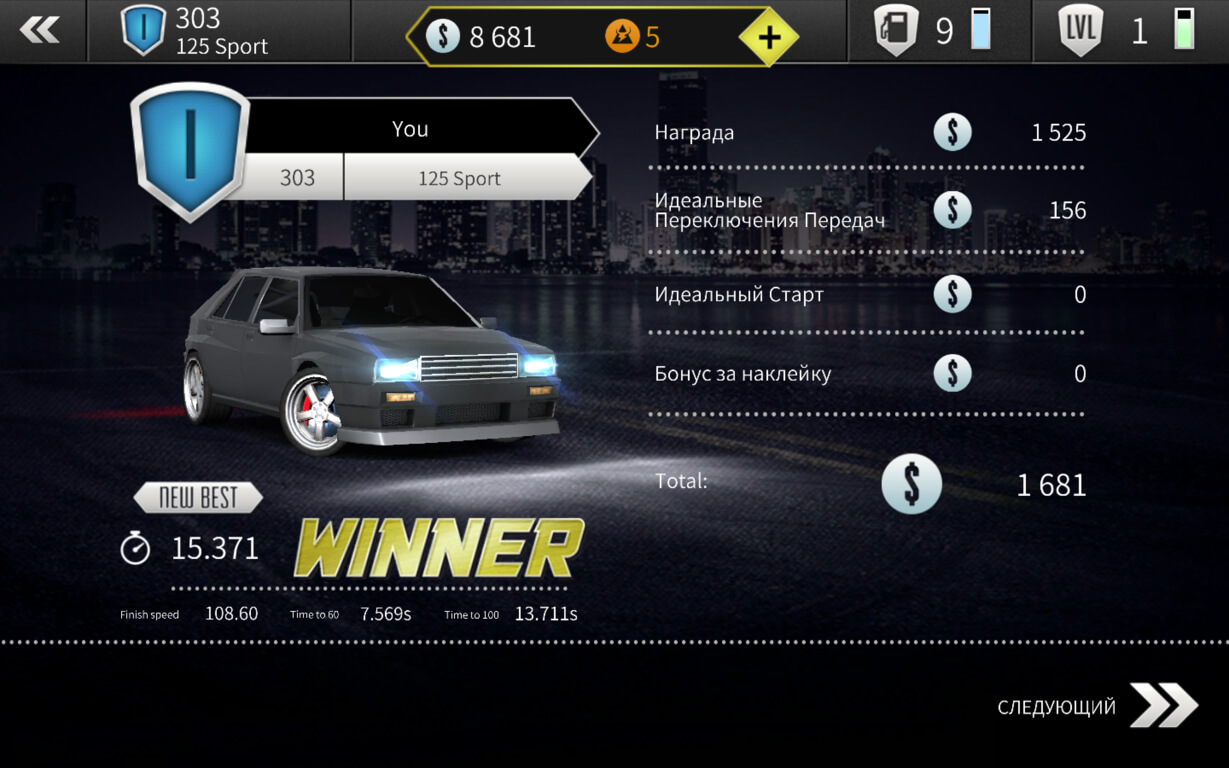1229x768 pixels.
Task: Go back with the double-arrow button
Action: [x=40, y=31]
